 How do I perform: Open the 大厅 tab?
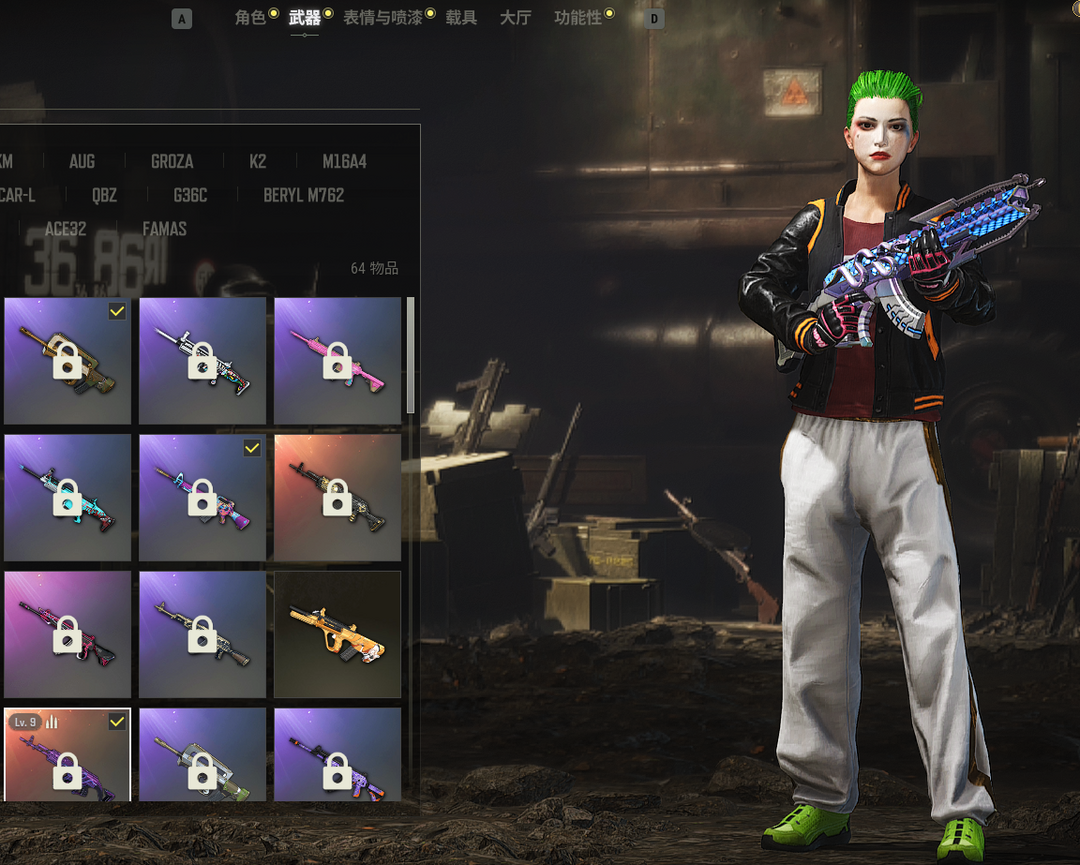515,18
